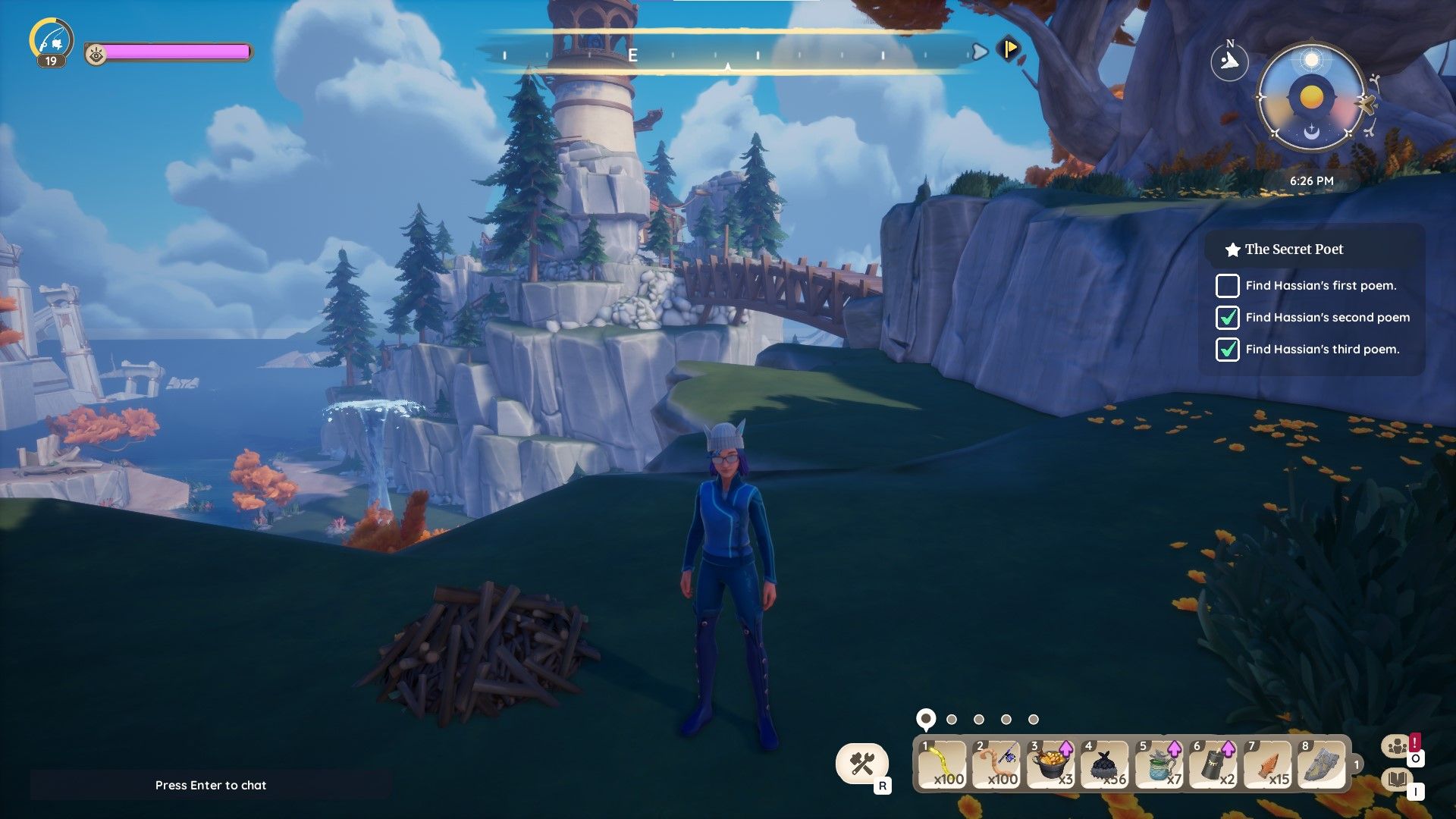Choose the black firework item in slot 6
This screenshot has height=819, width=1456.
coord(1213,764)
